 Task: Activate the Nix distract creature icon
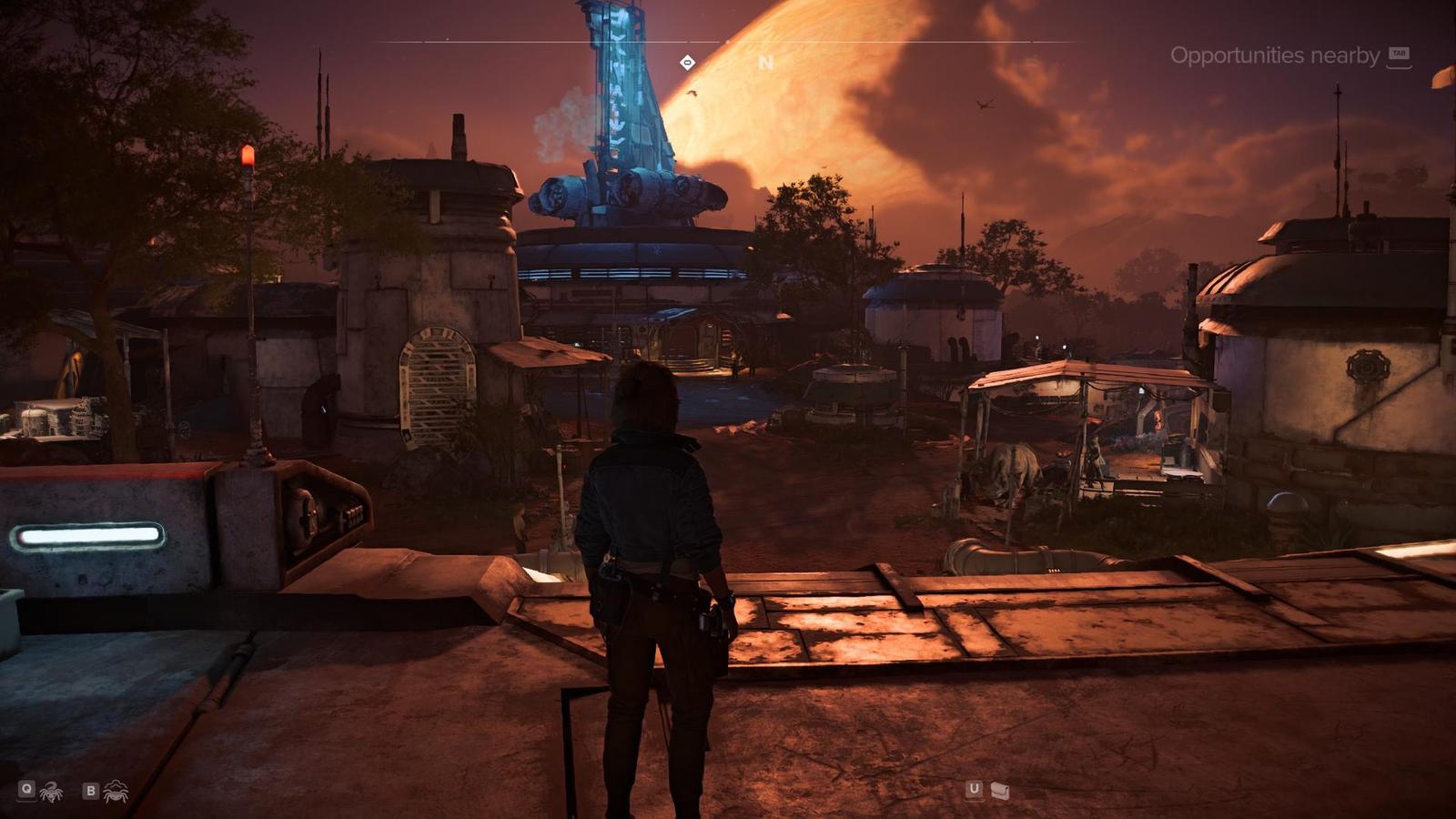click(x=51, y=791)
